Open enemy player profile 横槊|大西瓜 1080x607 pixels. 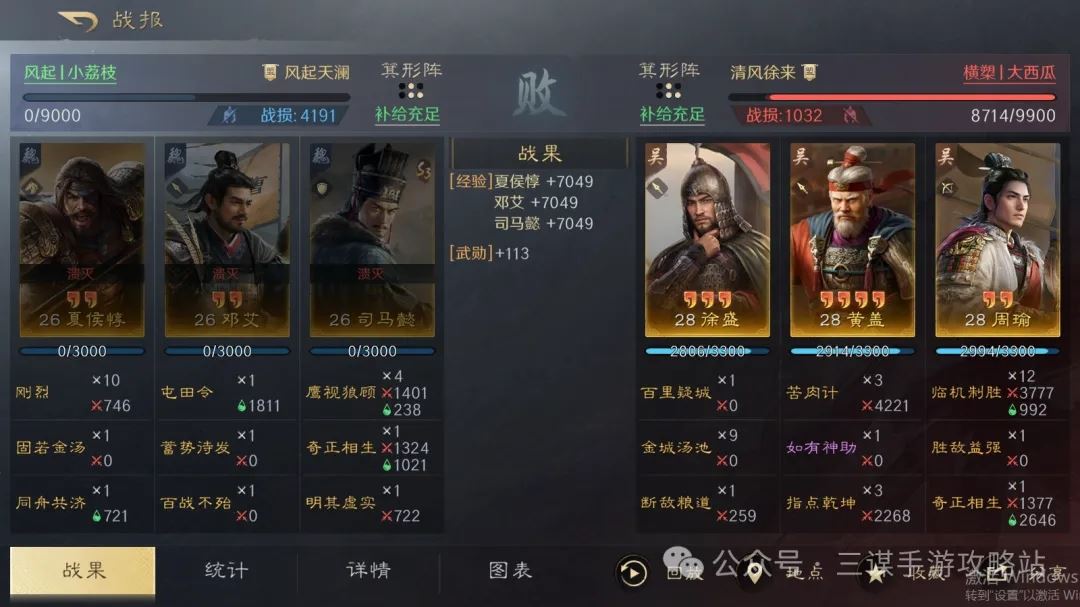point(1009,73)
